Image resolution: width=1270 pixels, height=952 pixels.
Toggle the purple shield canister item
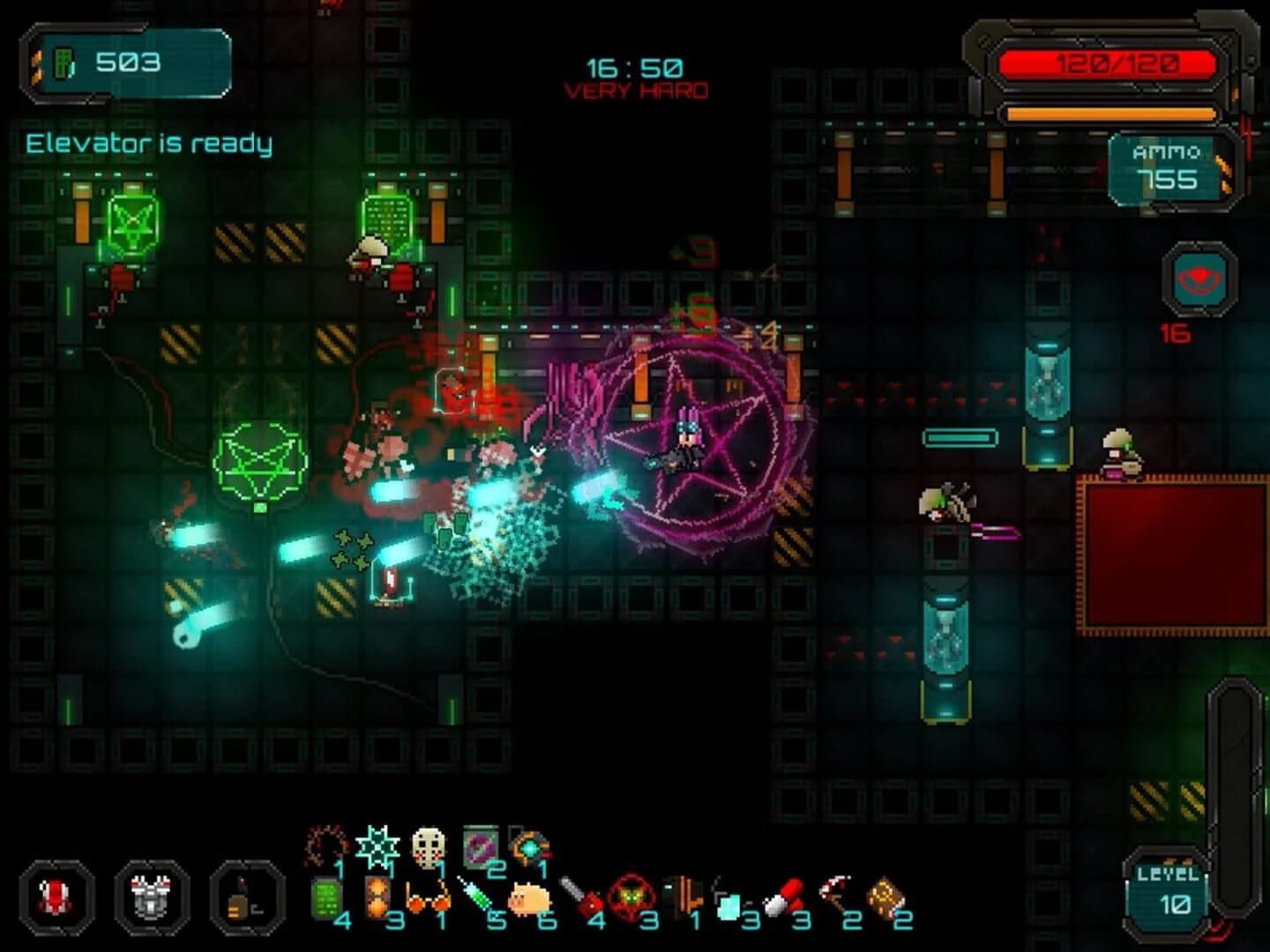[478, 845]
